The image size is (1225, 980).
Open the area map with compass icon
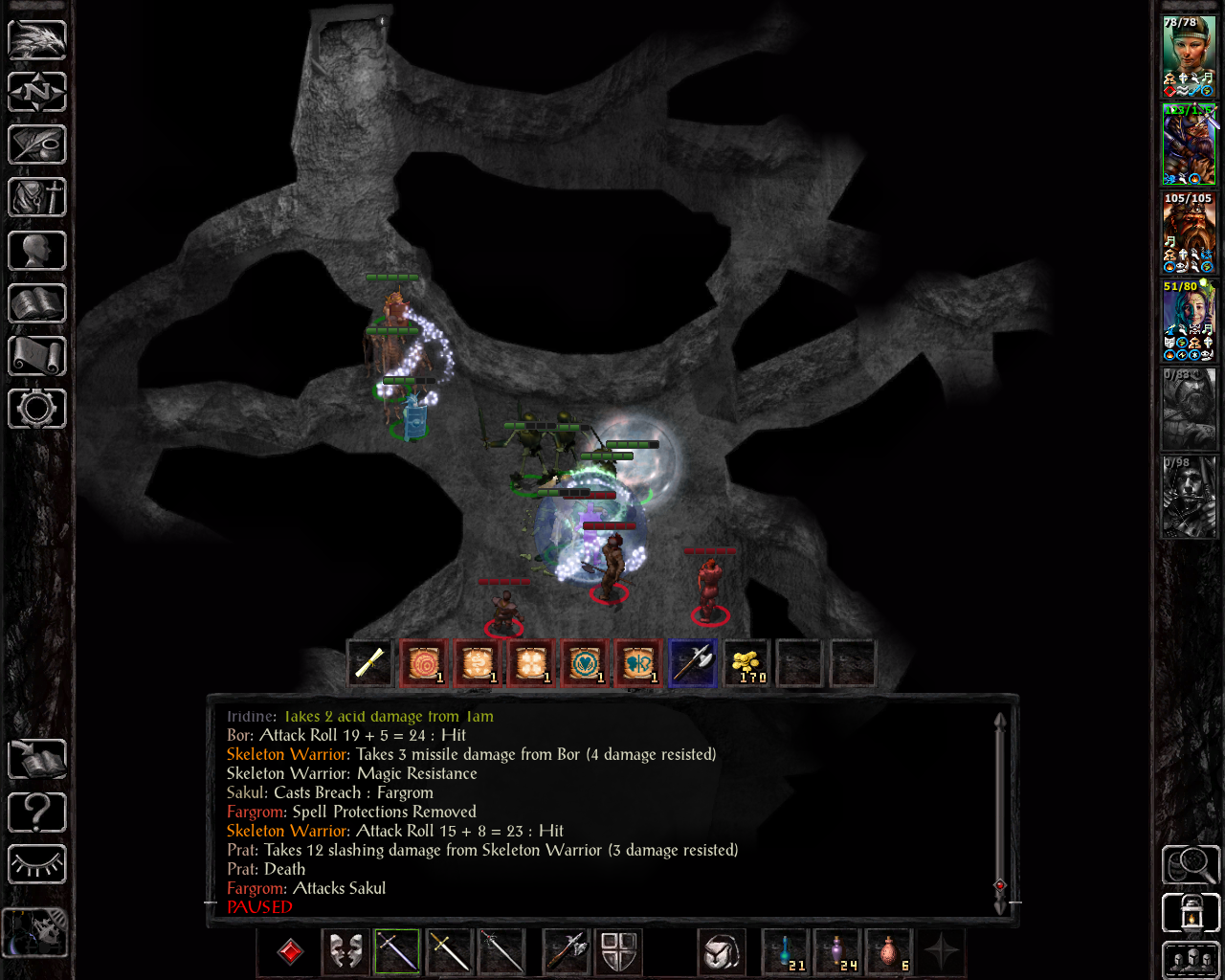[x=37, y=93]
